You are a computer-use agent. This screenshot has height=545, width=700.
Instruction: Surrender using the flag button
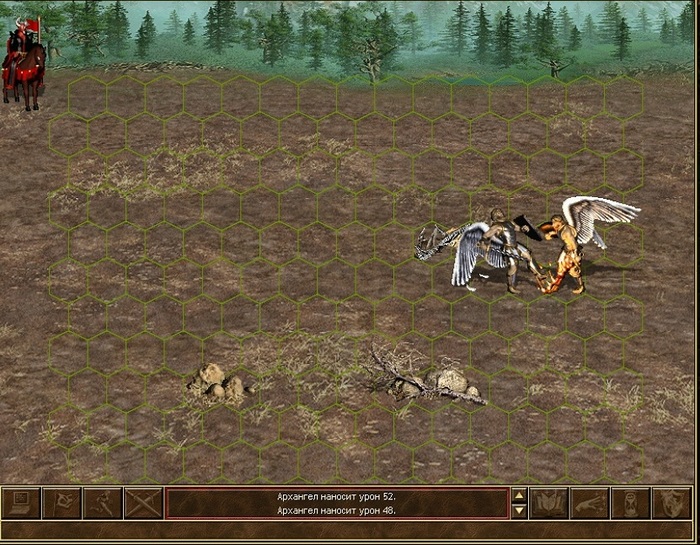pyautogui.click(x=62, y=503)
